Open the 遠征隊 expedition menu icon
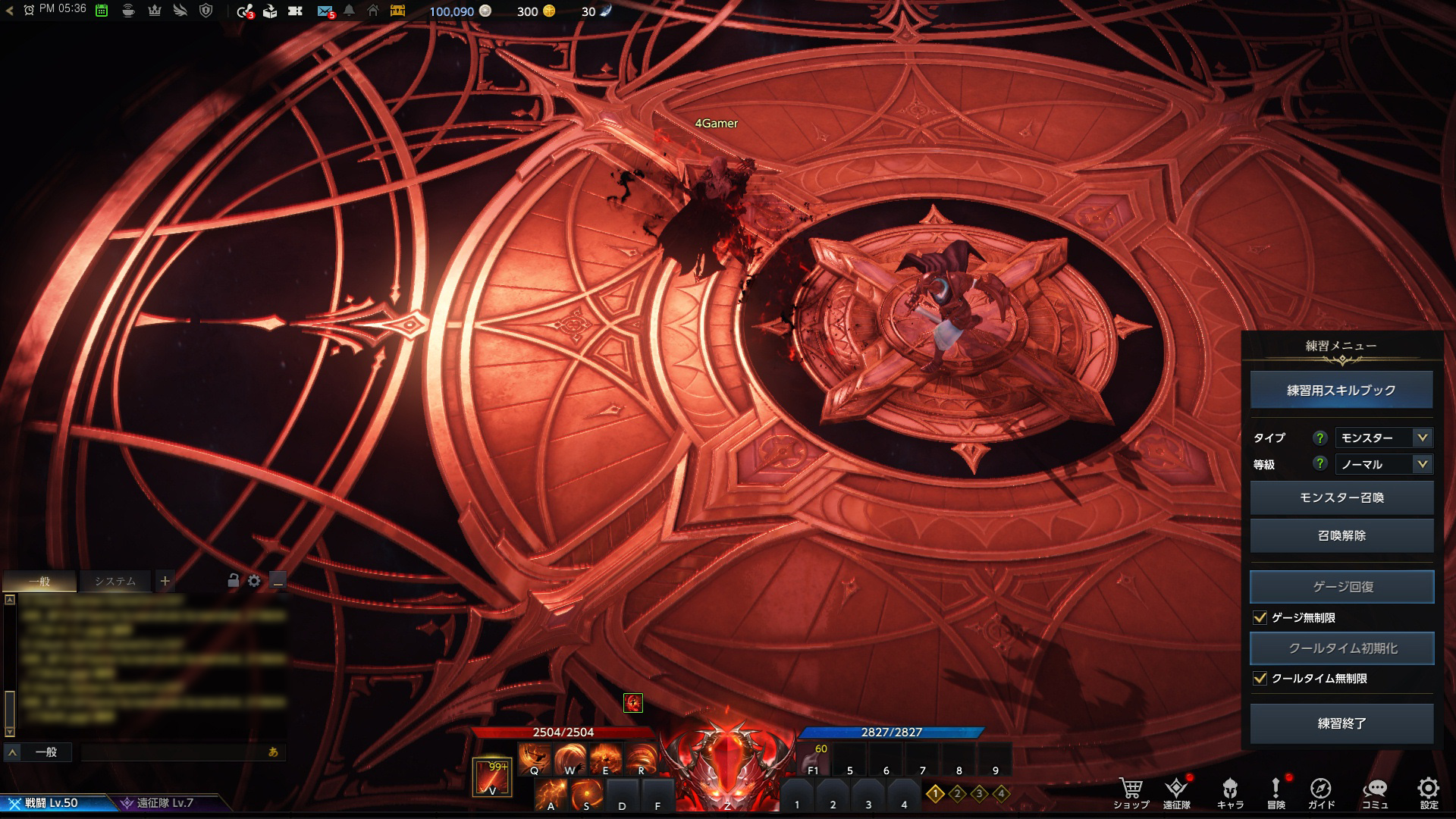1456x819 pixels. click(1176, 790)
